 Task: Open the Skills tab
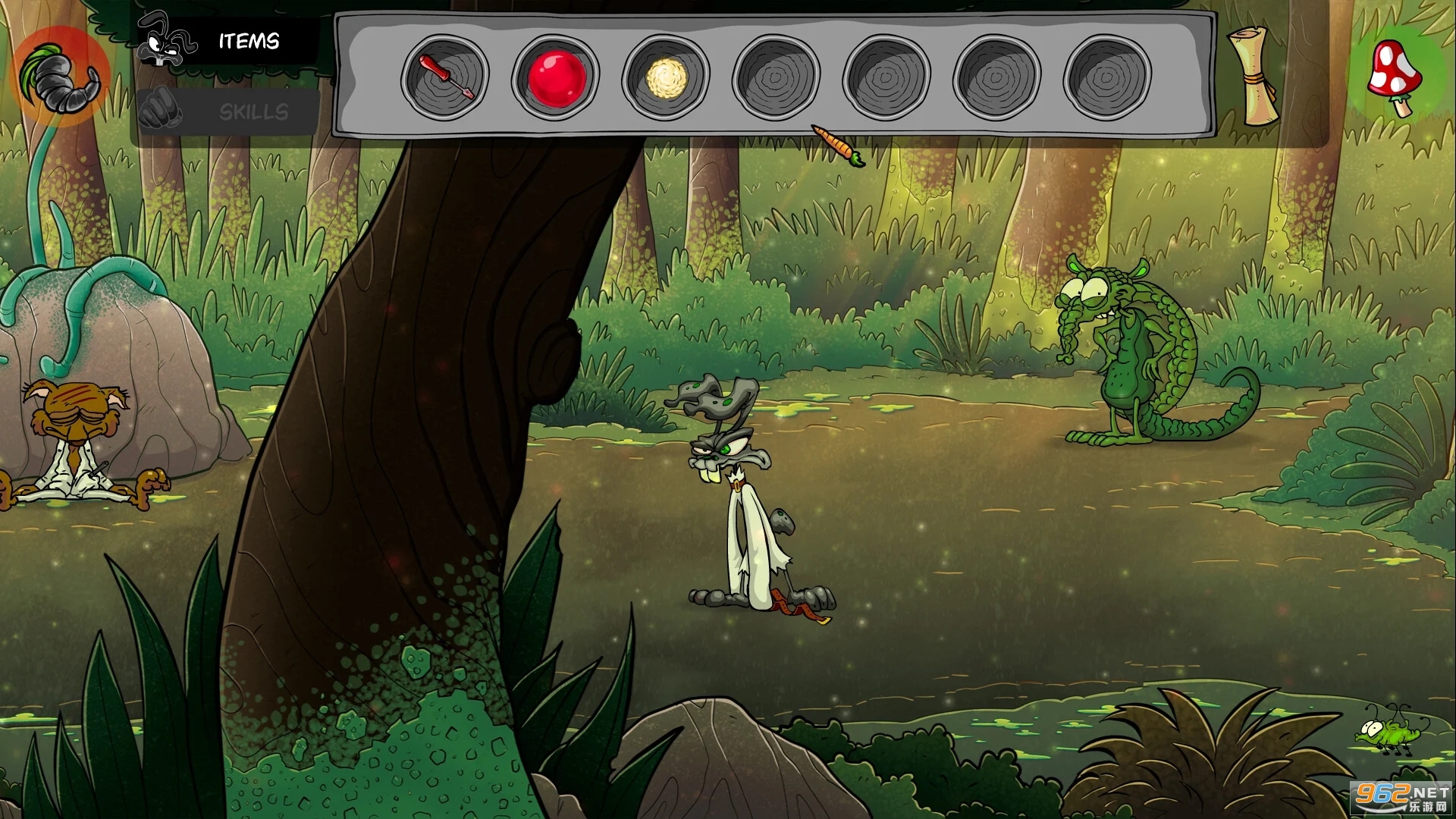pos(227,112)
